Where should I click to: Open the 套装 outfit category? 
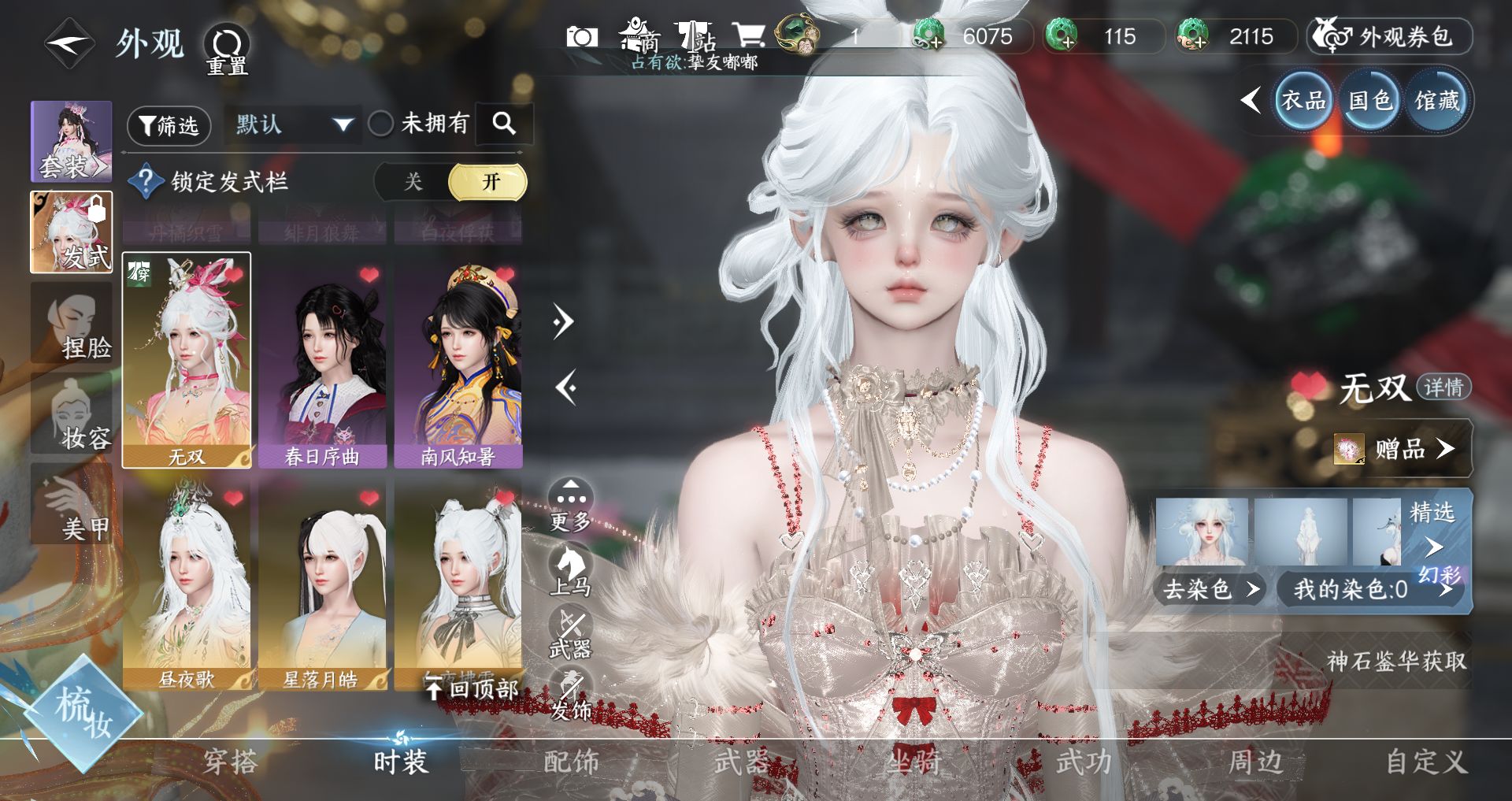point(71,142)
